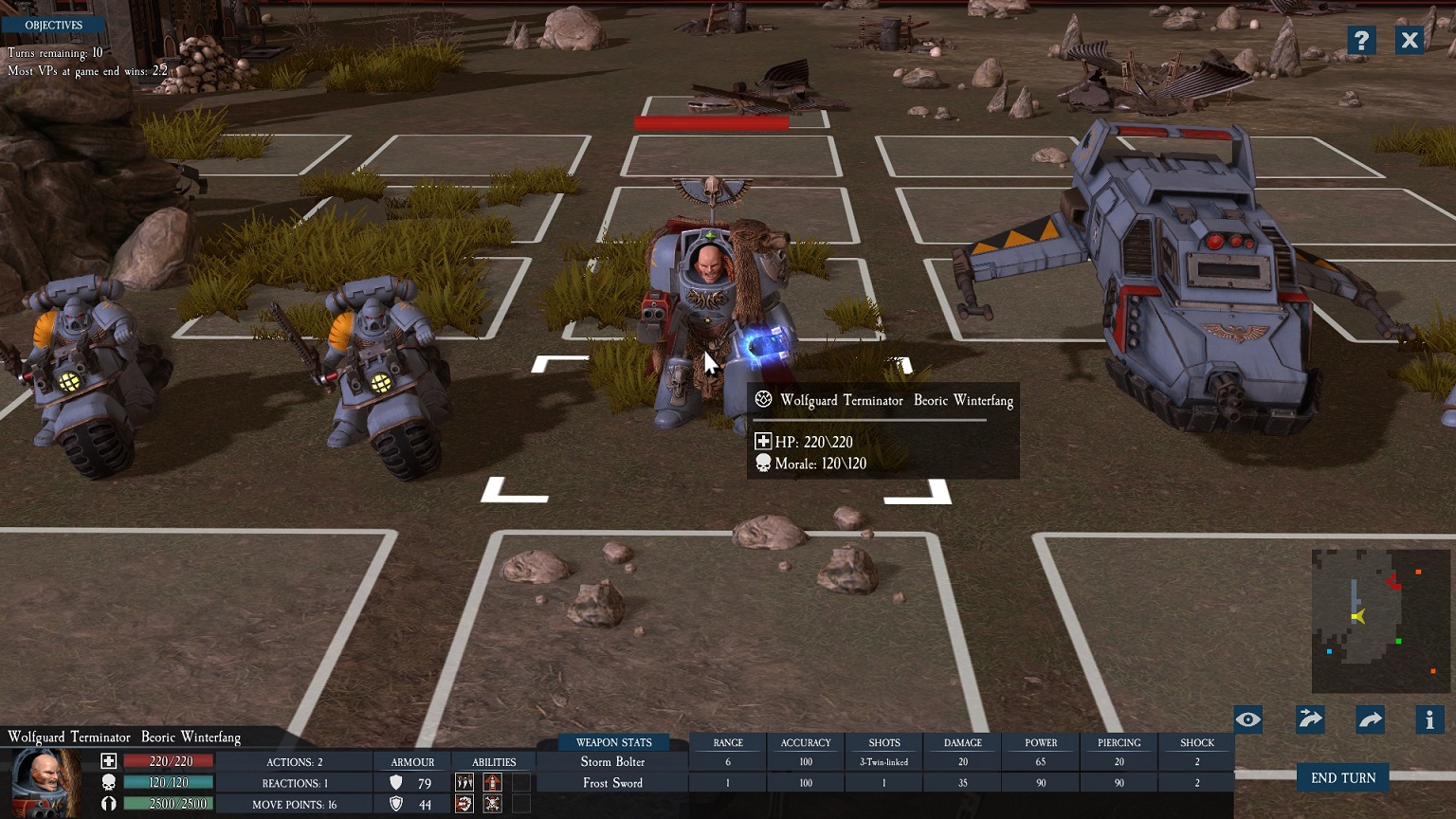Open the unit info "i" button
The image size is (1456, 819).
point(1429,719)
